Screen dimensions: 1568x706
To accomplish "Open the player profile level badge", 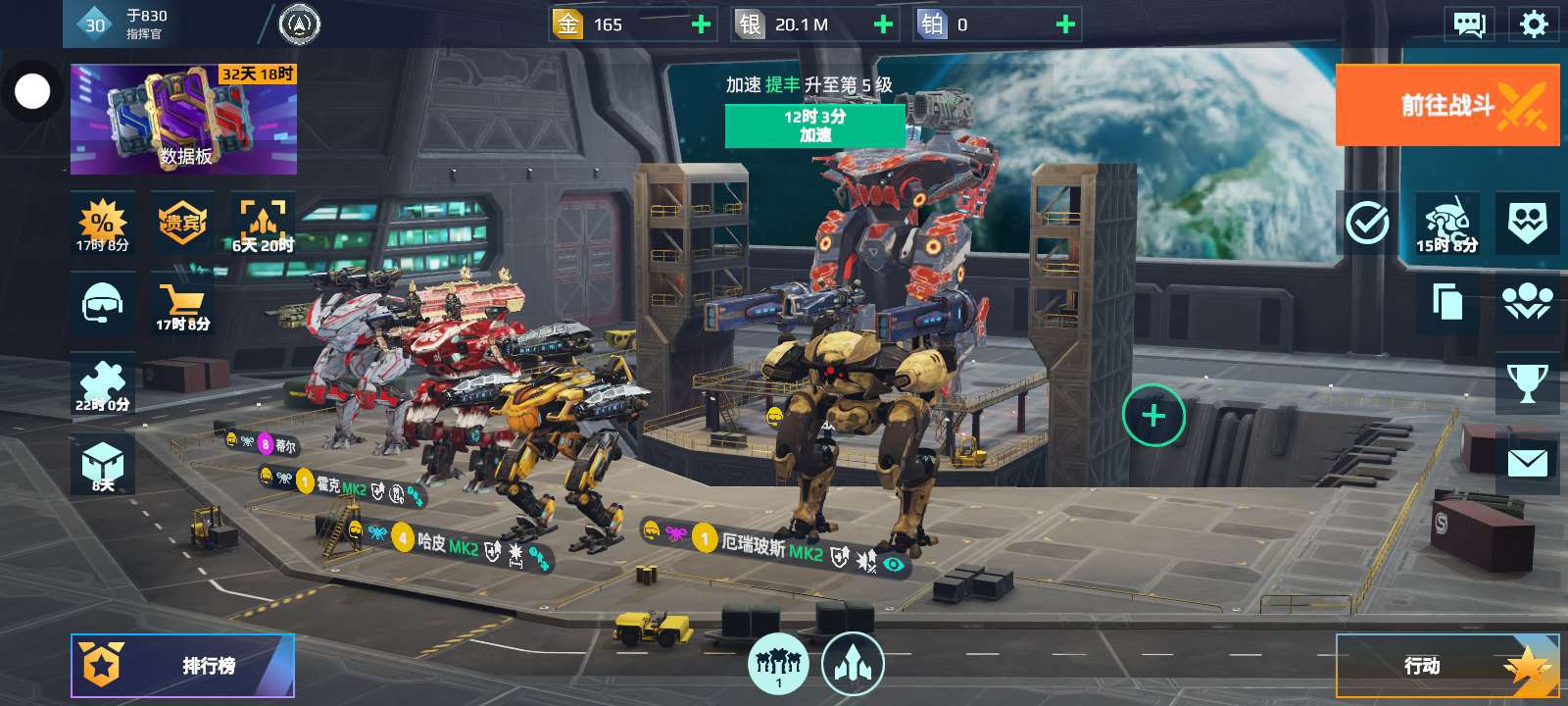I will [95, 25].
